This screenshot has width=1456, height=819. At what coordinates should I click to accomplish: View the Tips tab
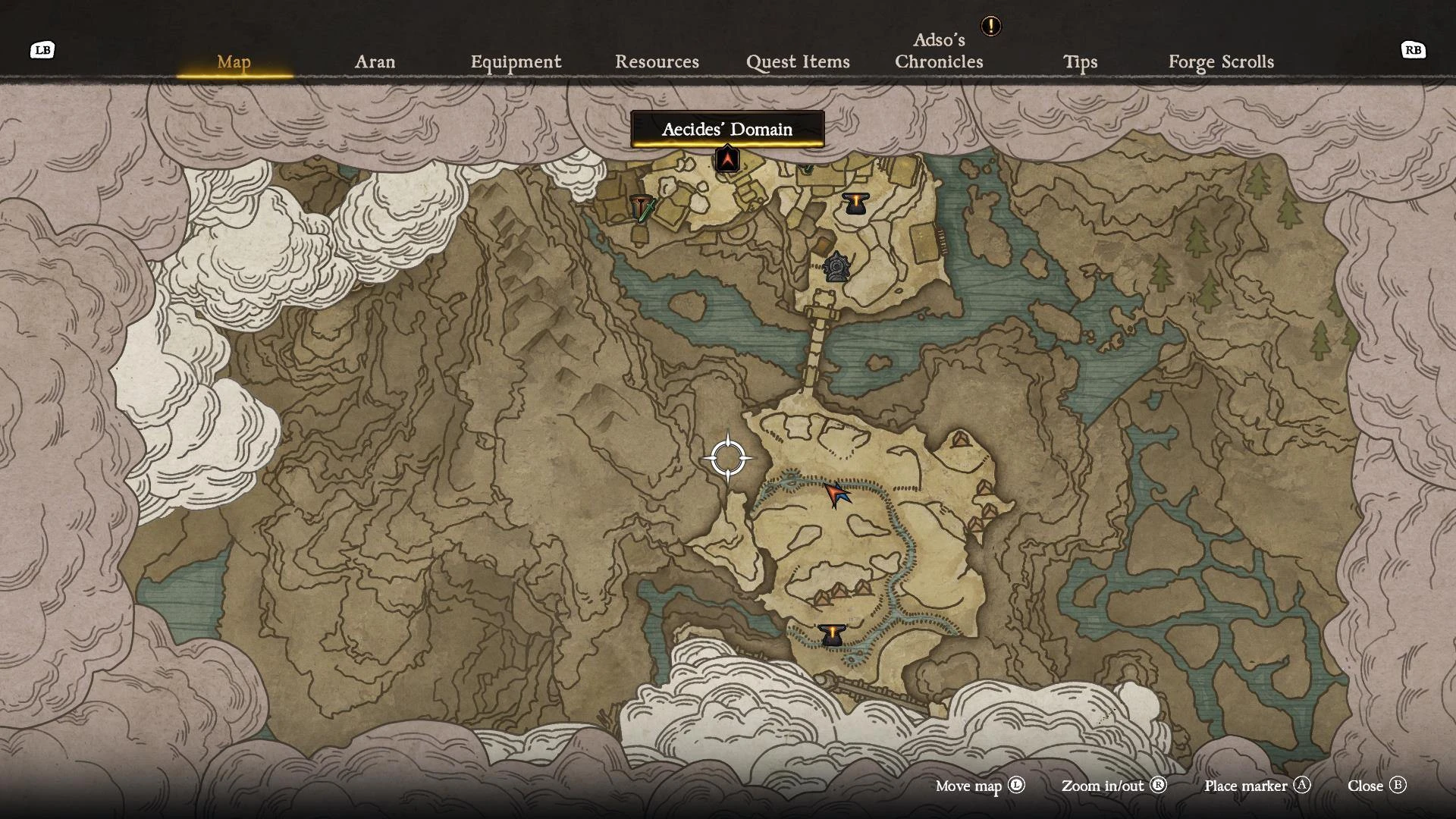(1080, 61)
